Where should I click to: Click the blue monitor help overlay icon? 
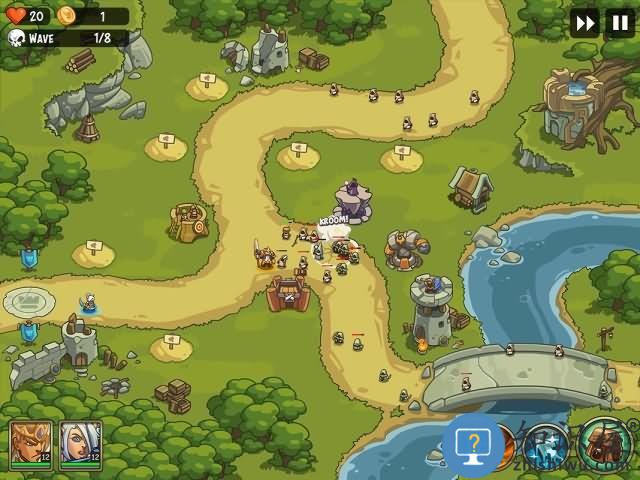pyautogui.click(x=472, y=443)
